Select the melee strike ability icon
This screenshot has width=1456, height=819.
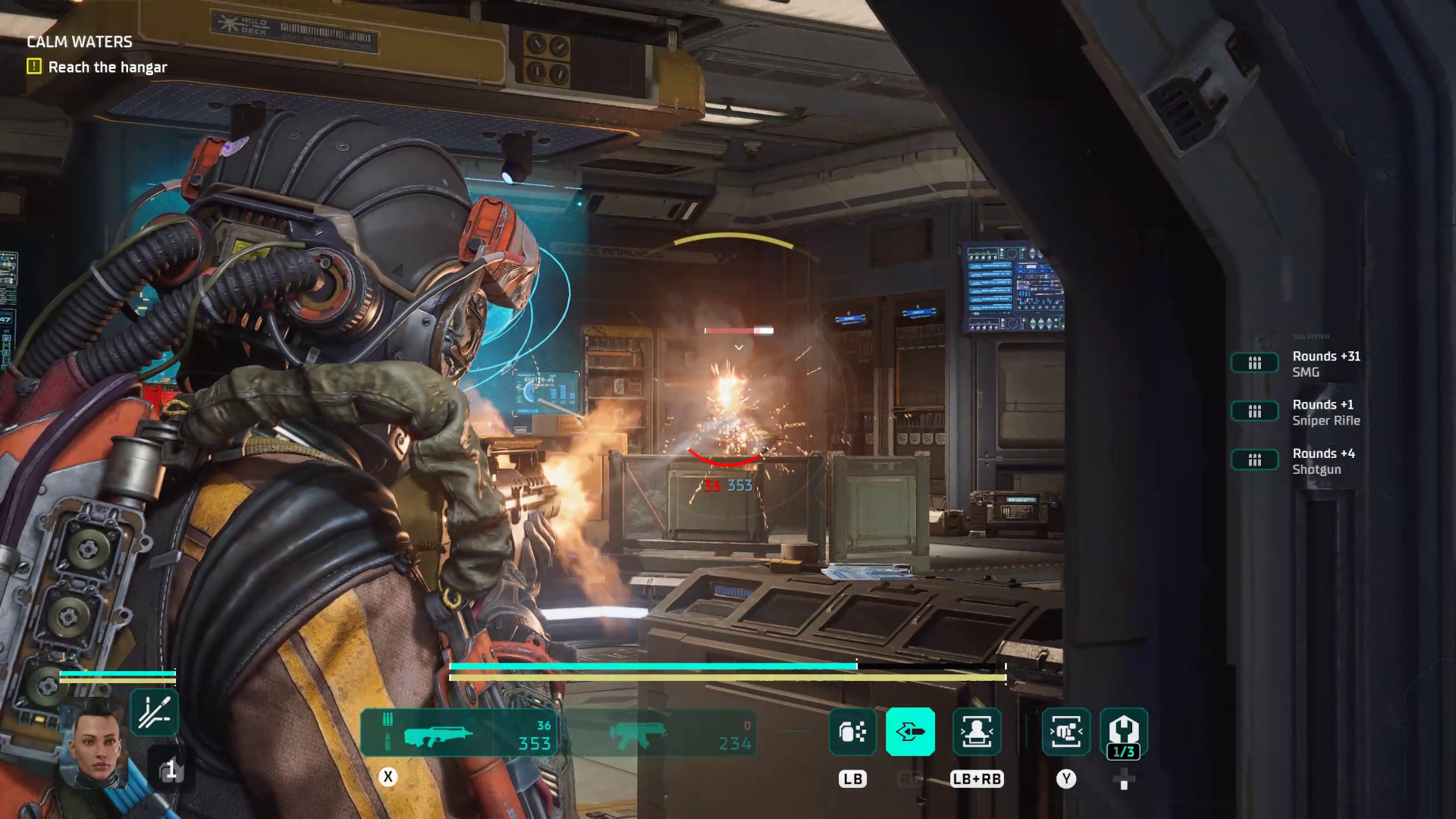point(1066,732)
